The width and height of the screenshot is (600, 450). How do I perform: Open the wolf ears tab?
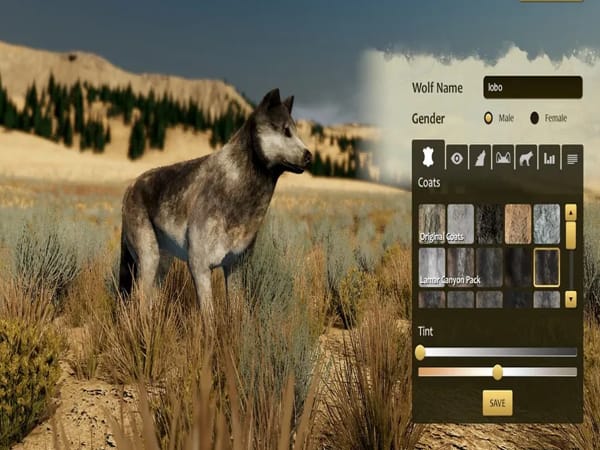pyautogui.click(x=503, y=157)
